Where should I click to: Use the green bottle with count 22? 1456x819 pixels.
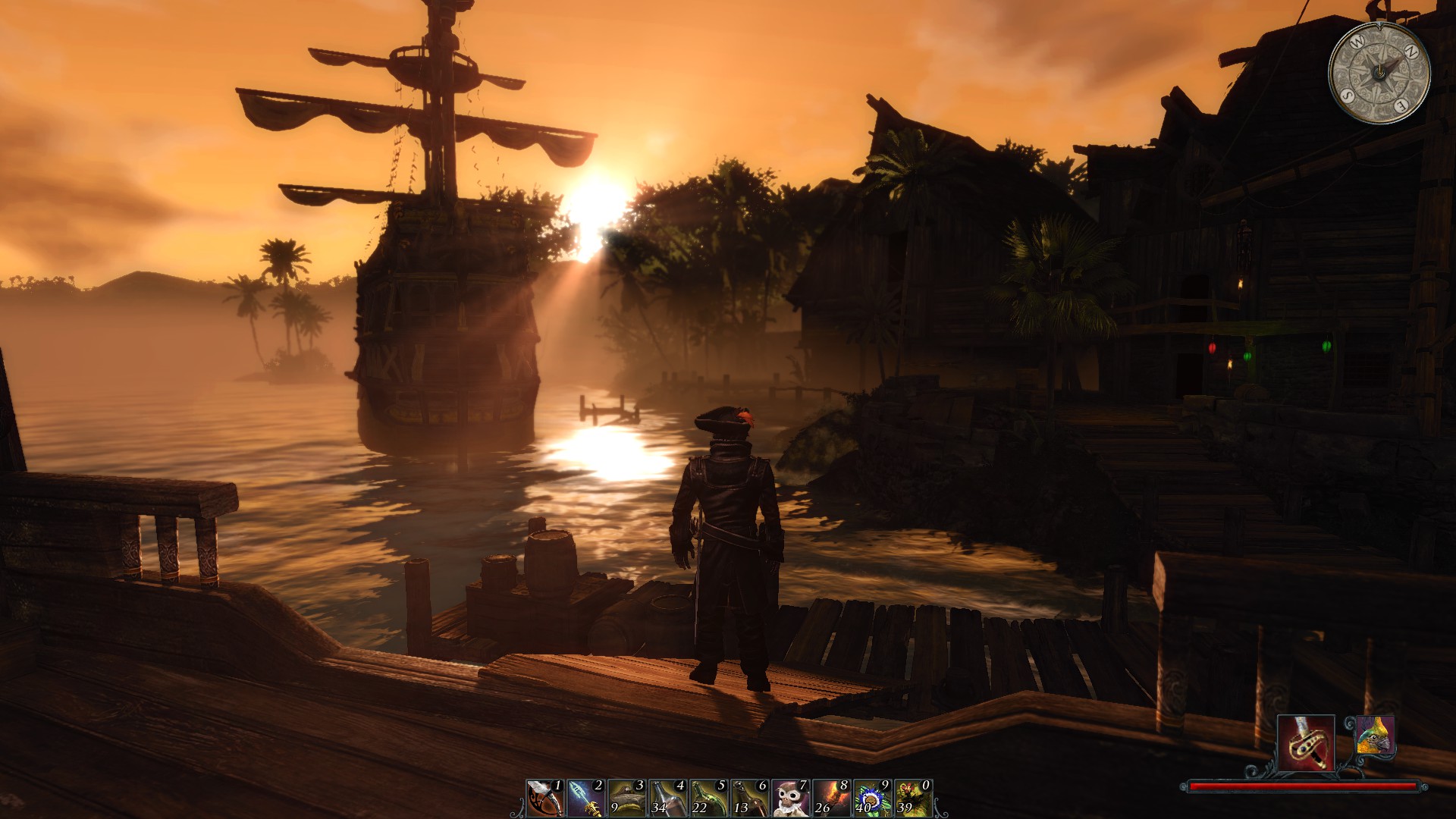pos(709,798)
